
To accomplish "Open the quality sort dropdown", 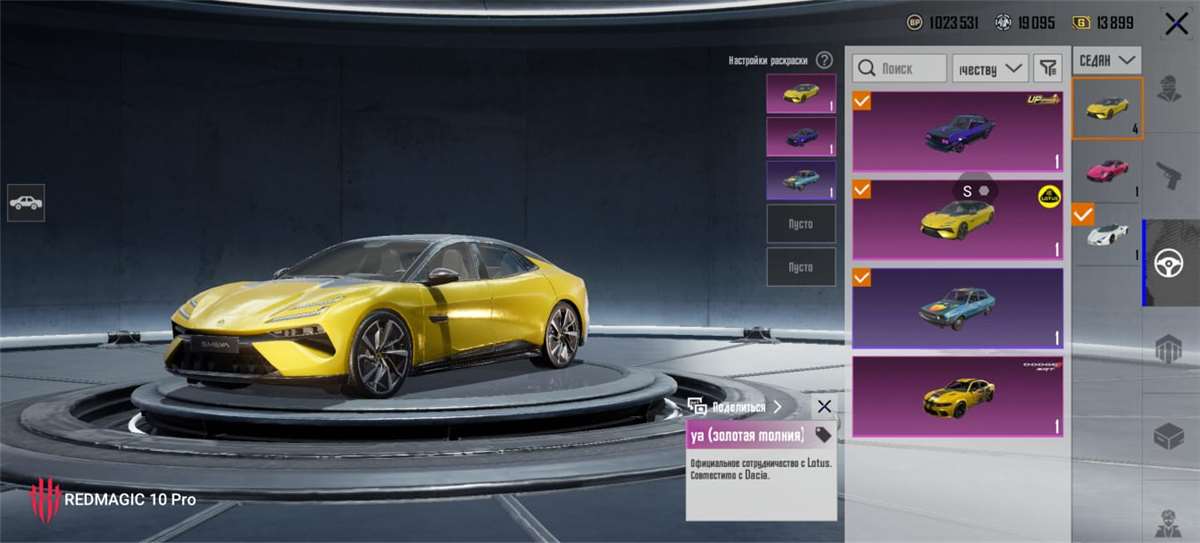I will pos(990,68).
